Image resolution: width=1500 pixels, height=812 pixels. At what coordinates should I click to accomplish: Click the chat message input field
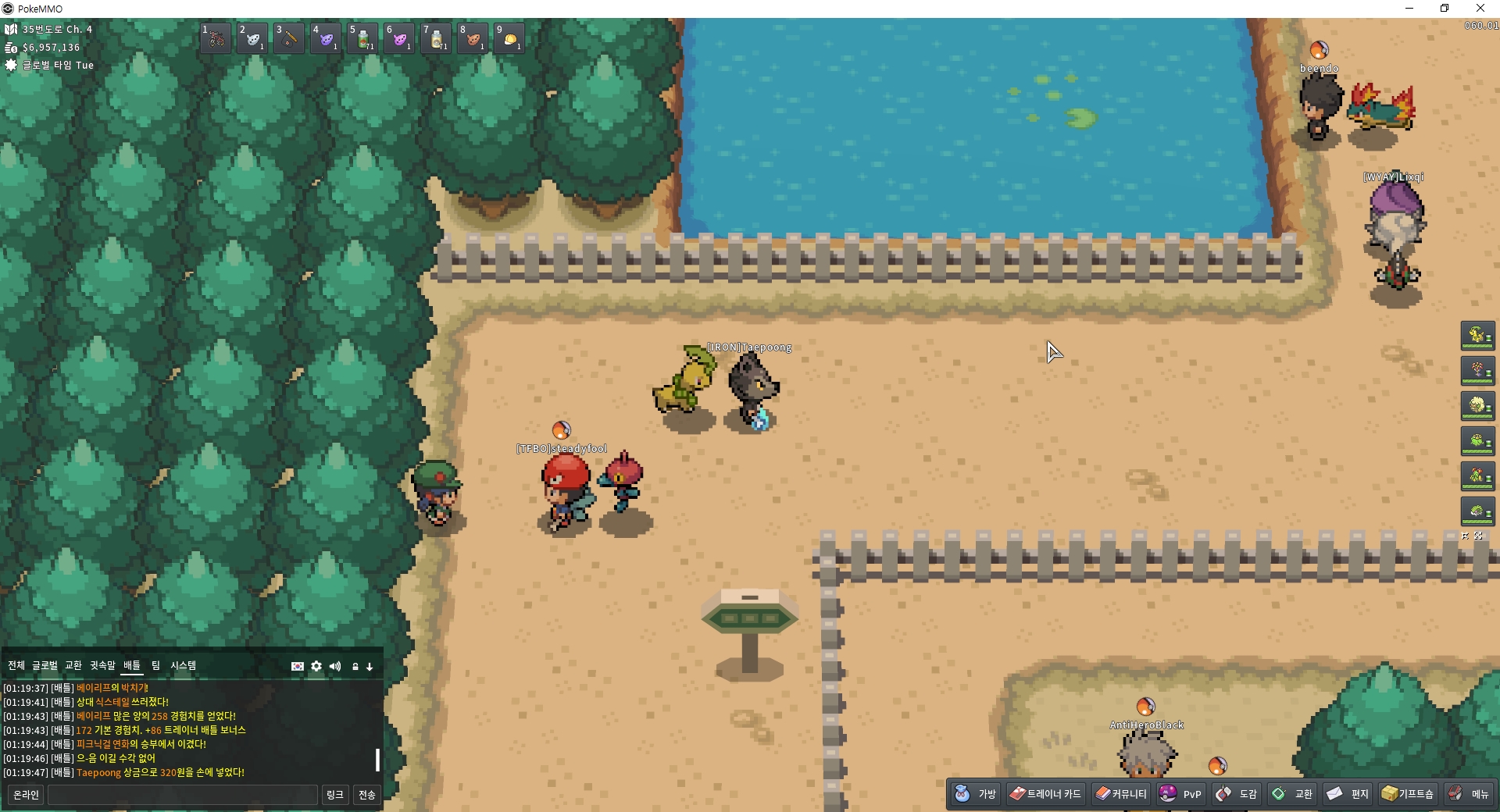tap(183, 795)
